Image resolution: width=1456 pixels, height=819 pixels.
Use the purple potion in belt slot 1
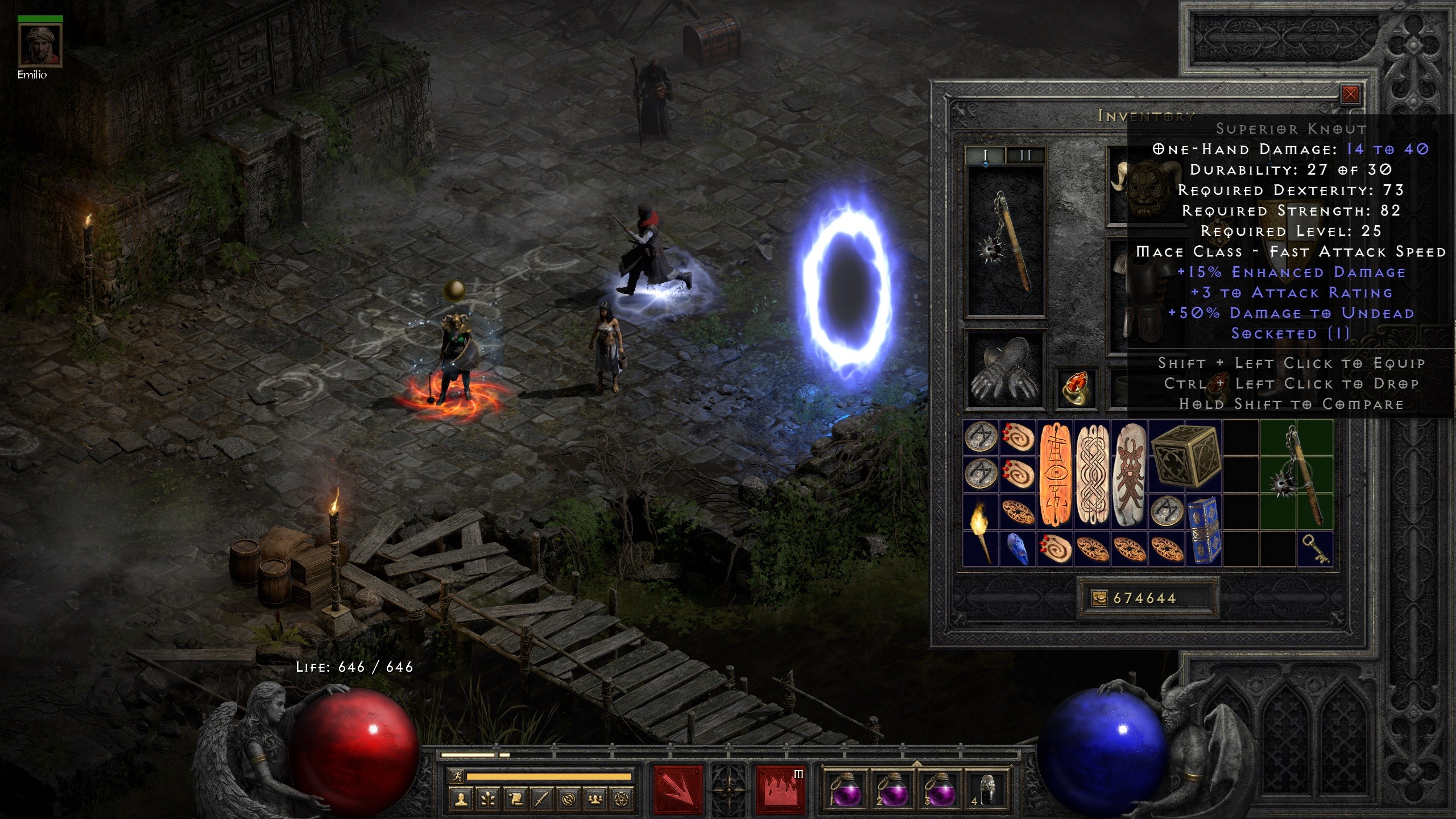pos(846,791)
